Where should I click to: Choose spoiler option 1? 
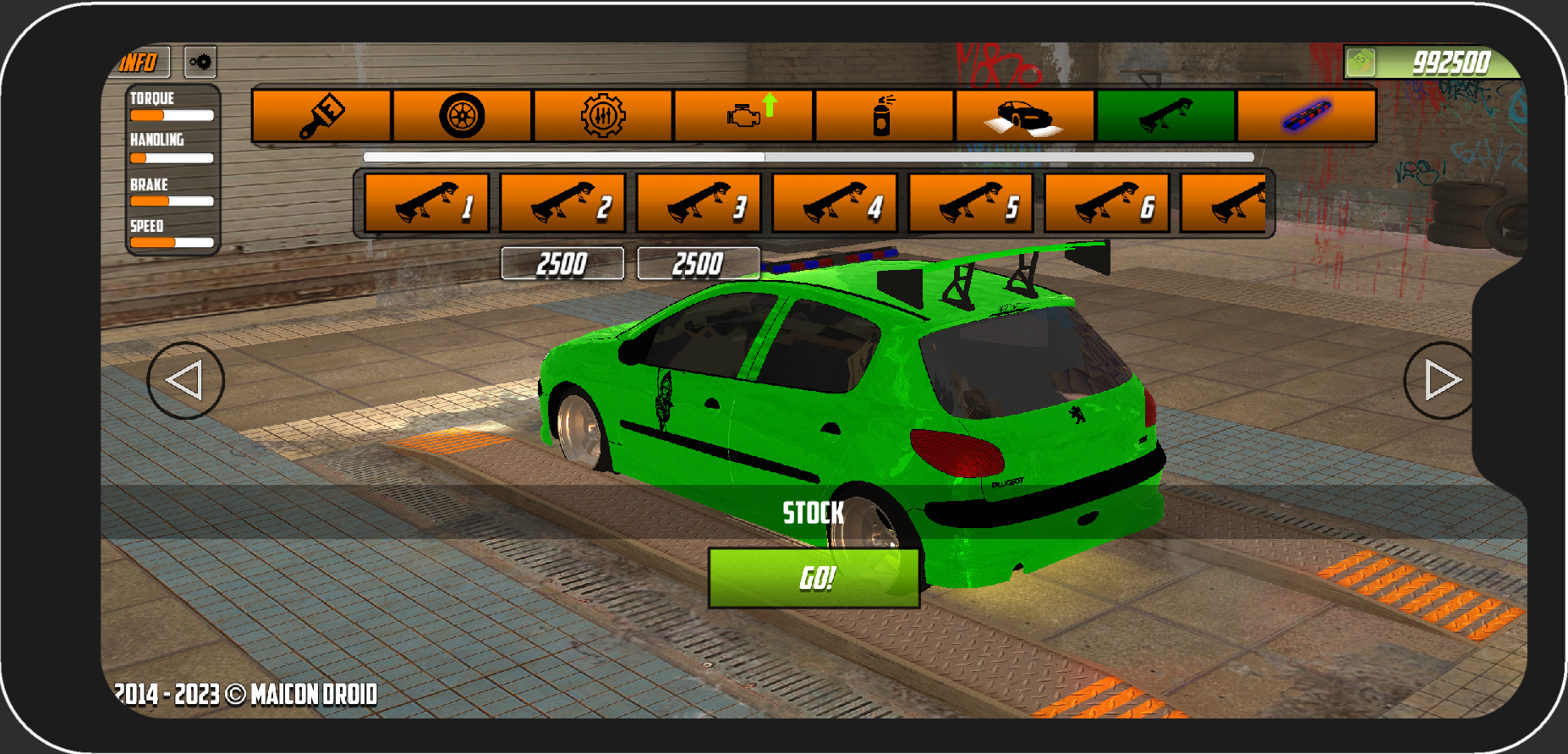point(427,203)
